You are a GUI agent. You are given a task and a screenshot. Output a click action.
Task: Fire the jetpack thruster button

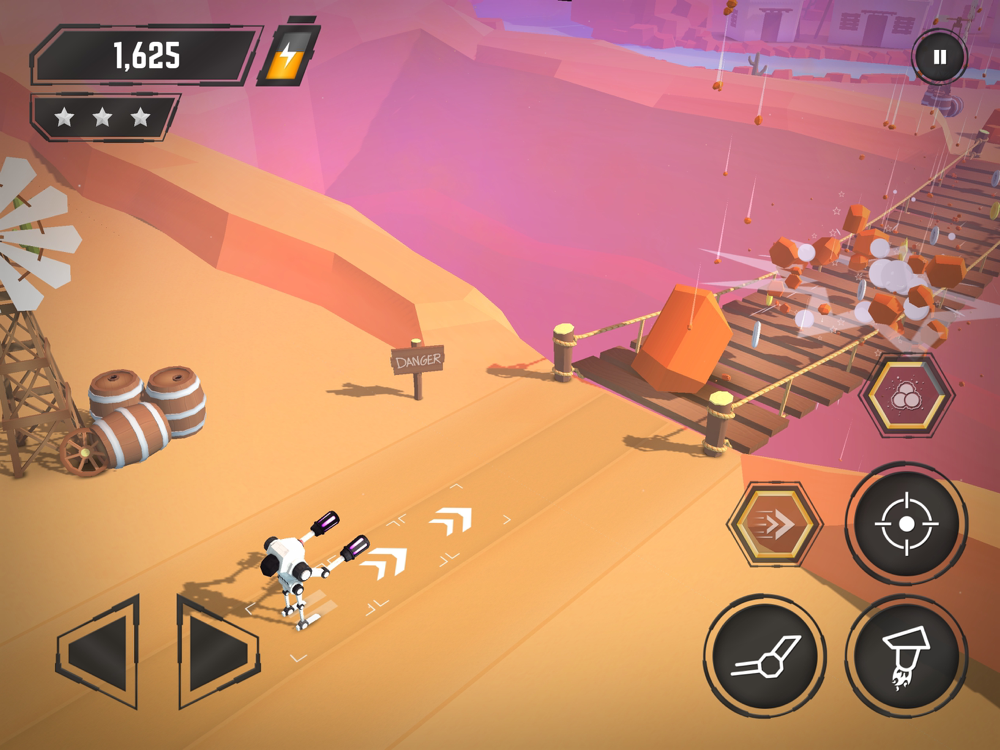(x=906, y=657)
